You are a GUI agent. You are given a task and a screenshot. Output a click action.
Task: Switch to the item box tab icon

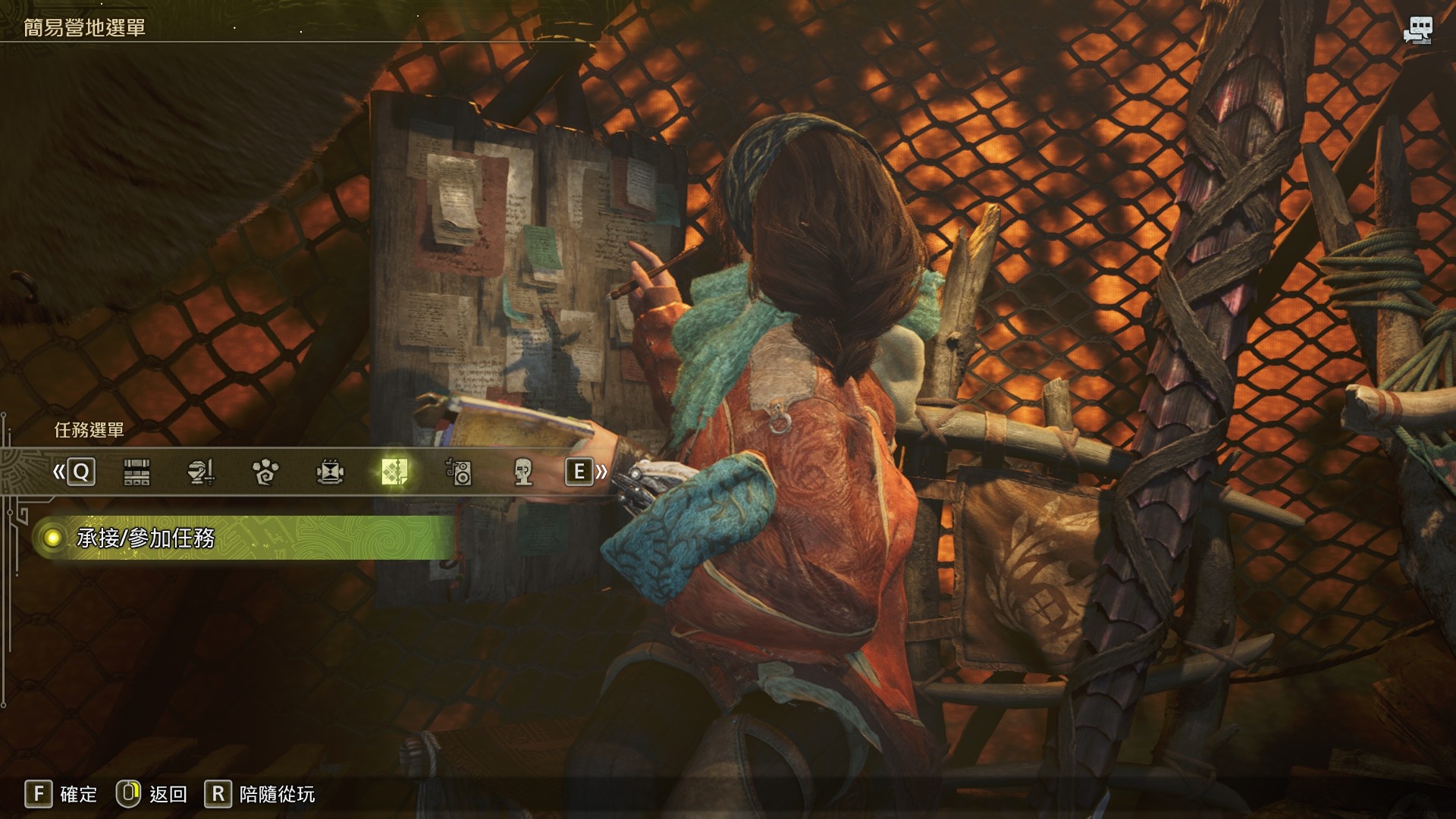[x=136, y=472]
